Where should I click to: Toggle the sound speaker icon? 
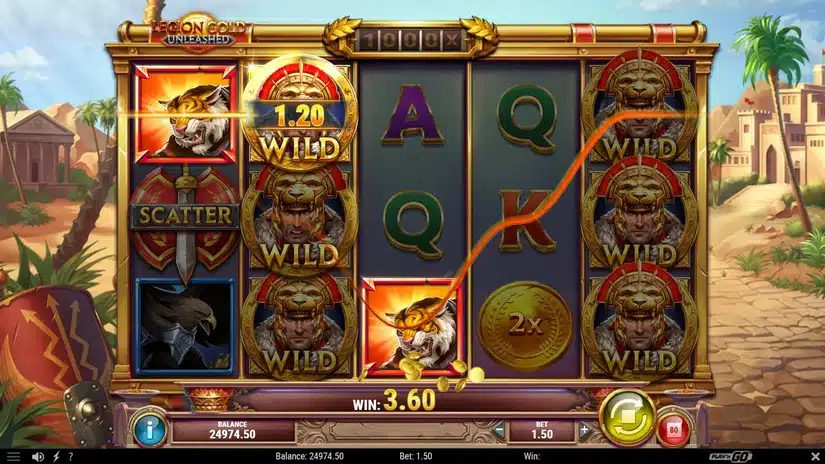click(37, 457)
